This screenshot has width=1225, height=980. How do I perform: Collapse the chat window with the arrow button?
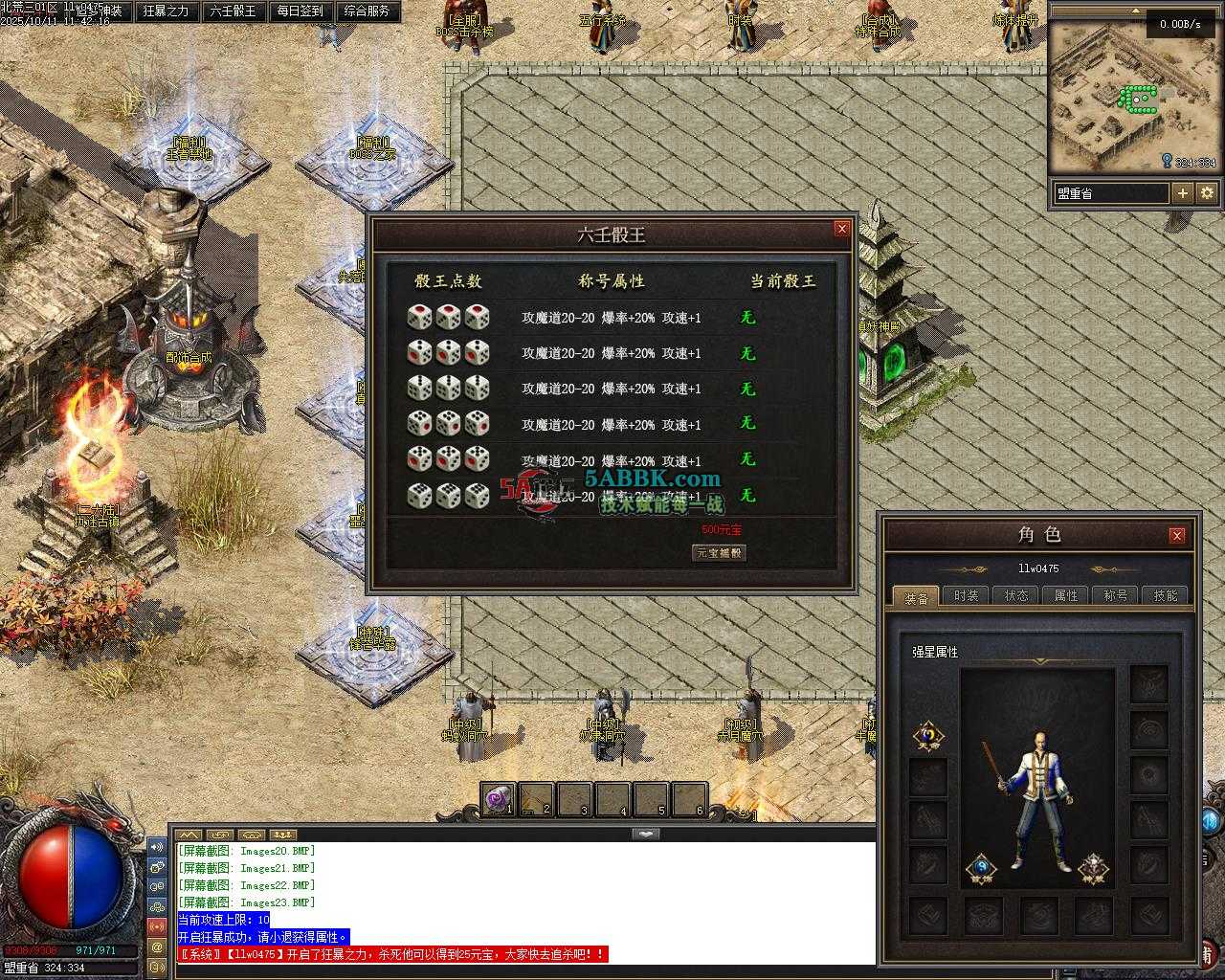646,834
